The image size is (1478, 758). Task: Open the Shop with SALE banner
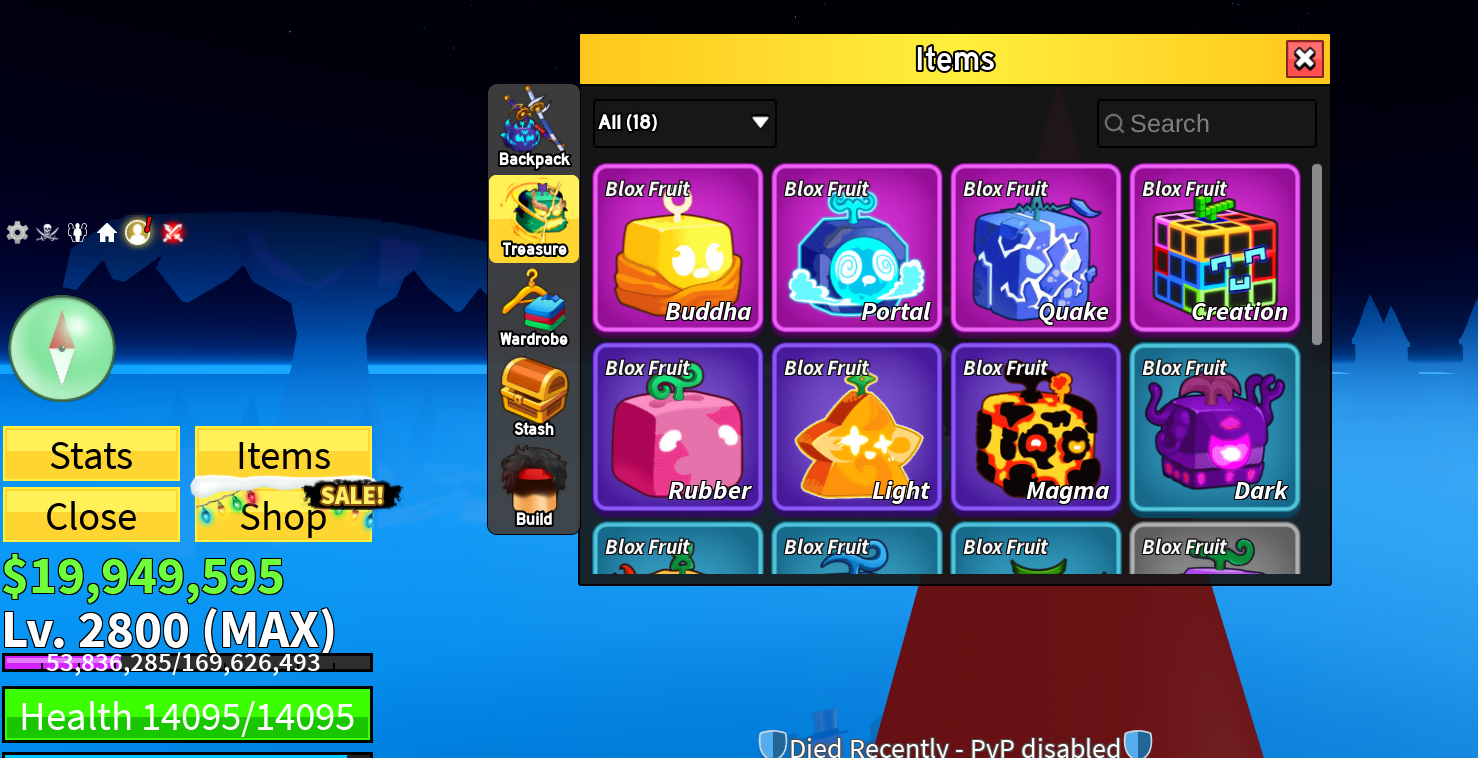coord(283,516)
